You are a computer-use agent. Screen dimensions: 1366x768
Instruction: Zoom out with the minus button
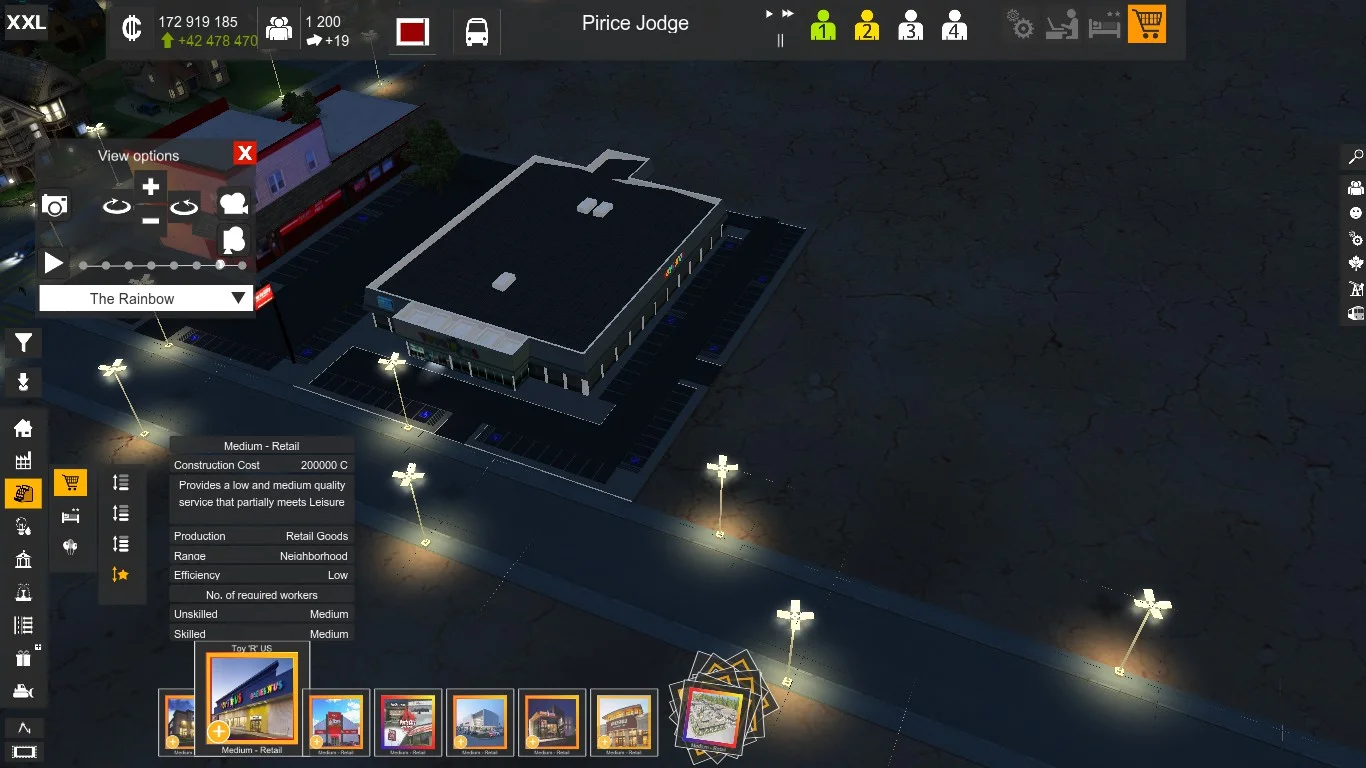150,220
